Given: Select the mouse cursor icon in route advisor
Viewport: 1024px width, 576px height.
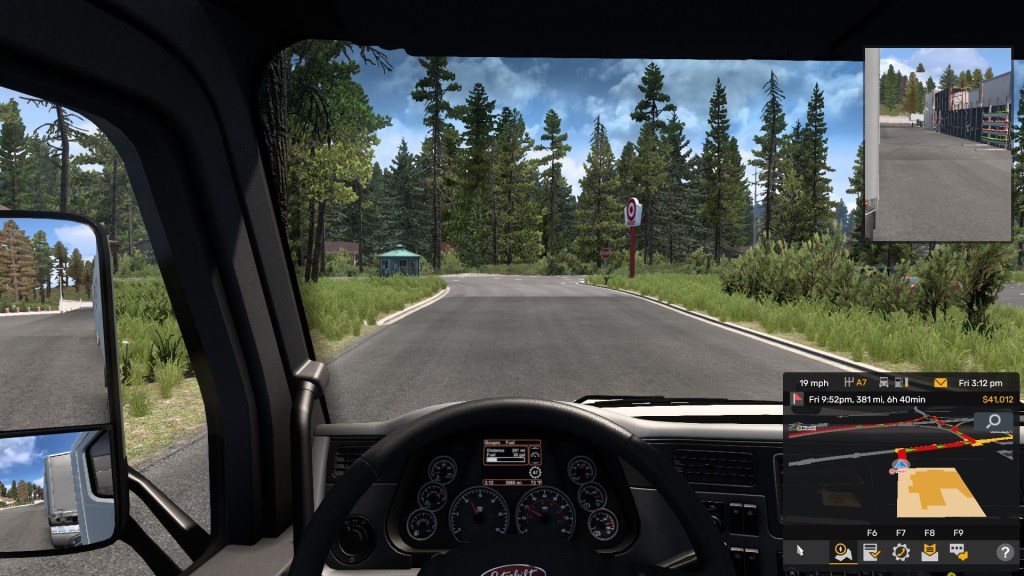Looking at the screenshot, I should coord(800,551).
